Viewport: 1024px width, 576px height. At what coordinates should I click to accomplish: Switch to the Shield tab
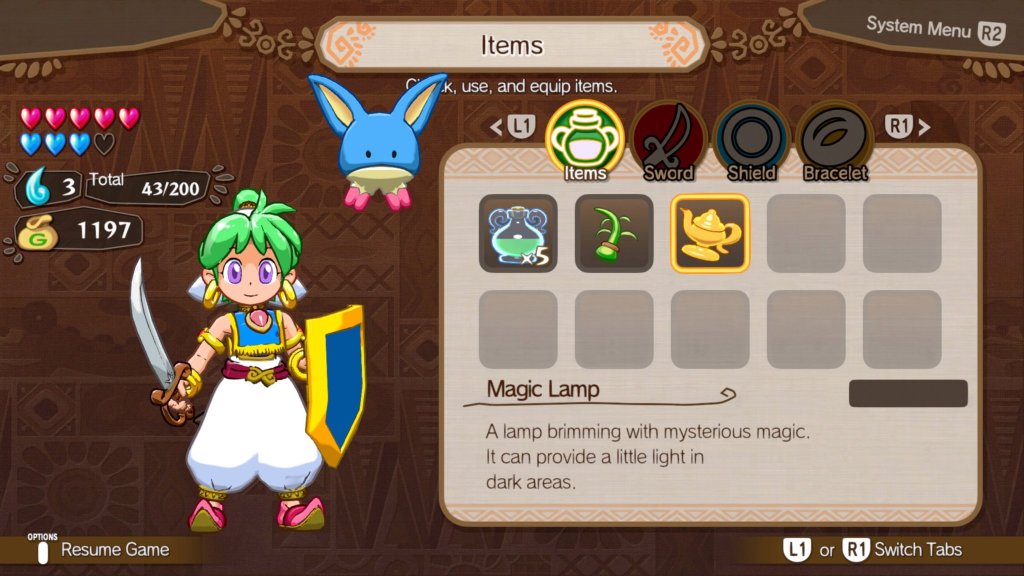coord(751,141)
